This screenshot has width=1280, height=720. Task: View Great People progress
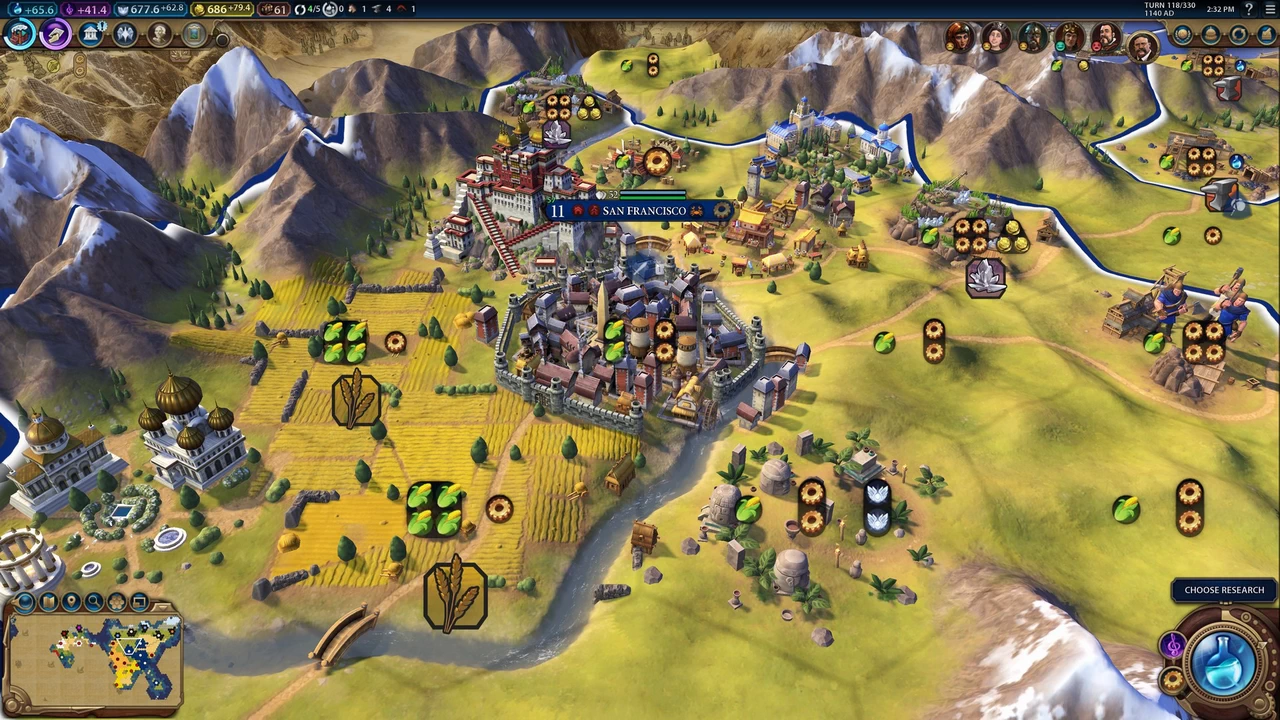[x=158, y=36]
